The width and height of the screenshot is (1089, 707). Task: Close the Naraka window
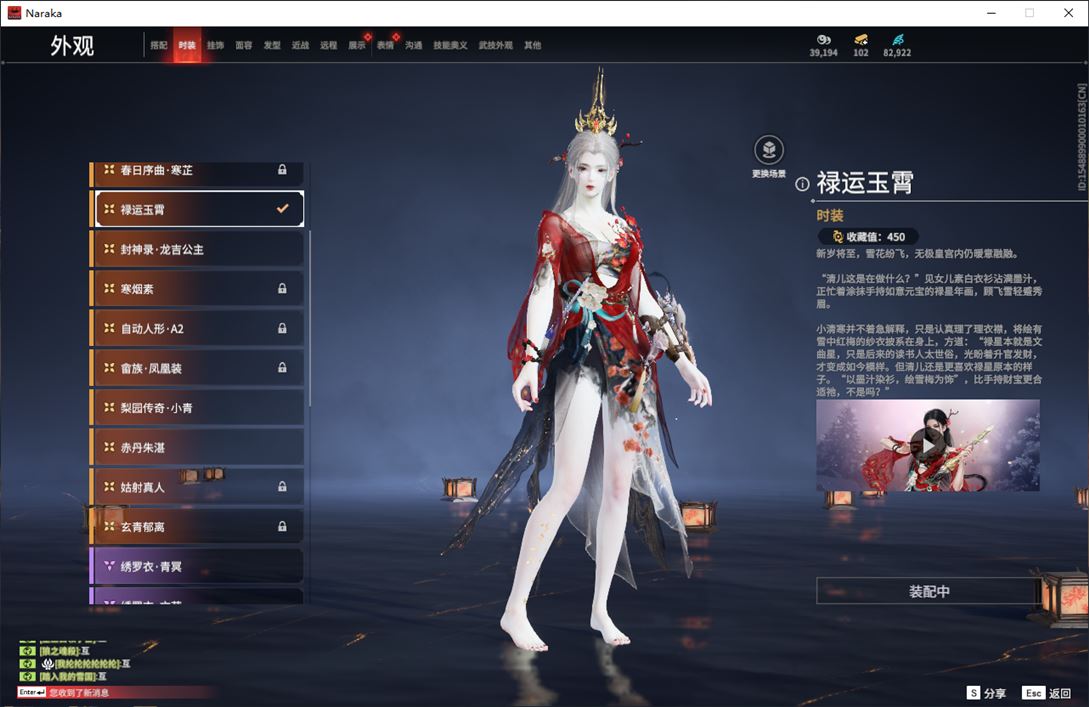[1066, 13]
